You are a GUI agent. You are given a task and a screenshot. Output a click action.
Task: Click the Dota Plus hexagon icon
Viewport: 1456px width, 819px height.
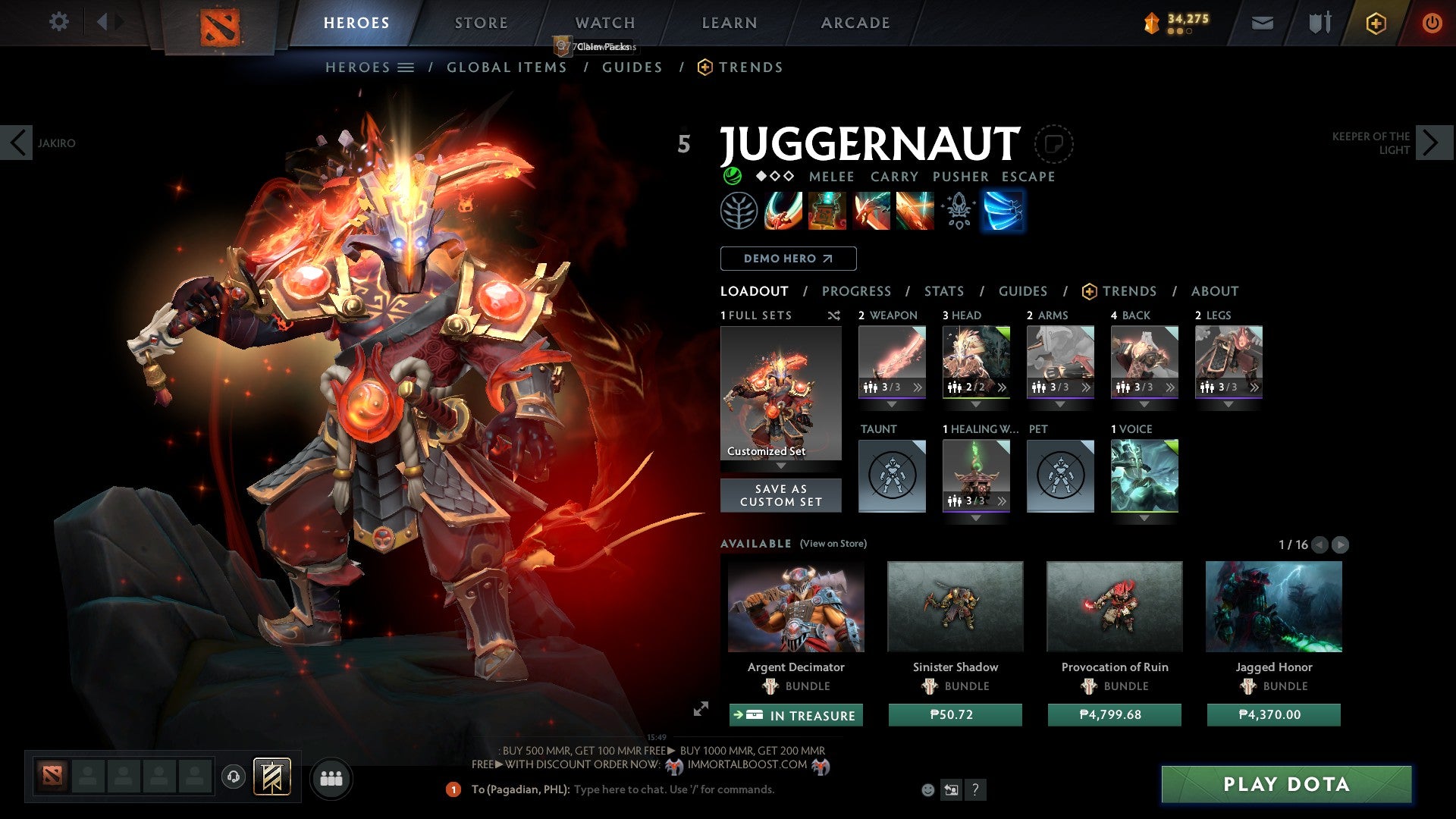click(x=1375, y=23)
